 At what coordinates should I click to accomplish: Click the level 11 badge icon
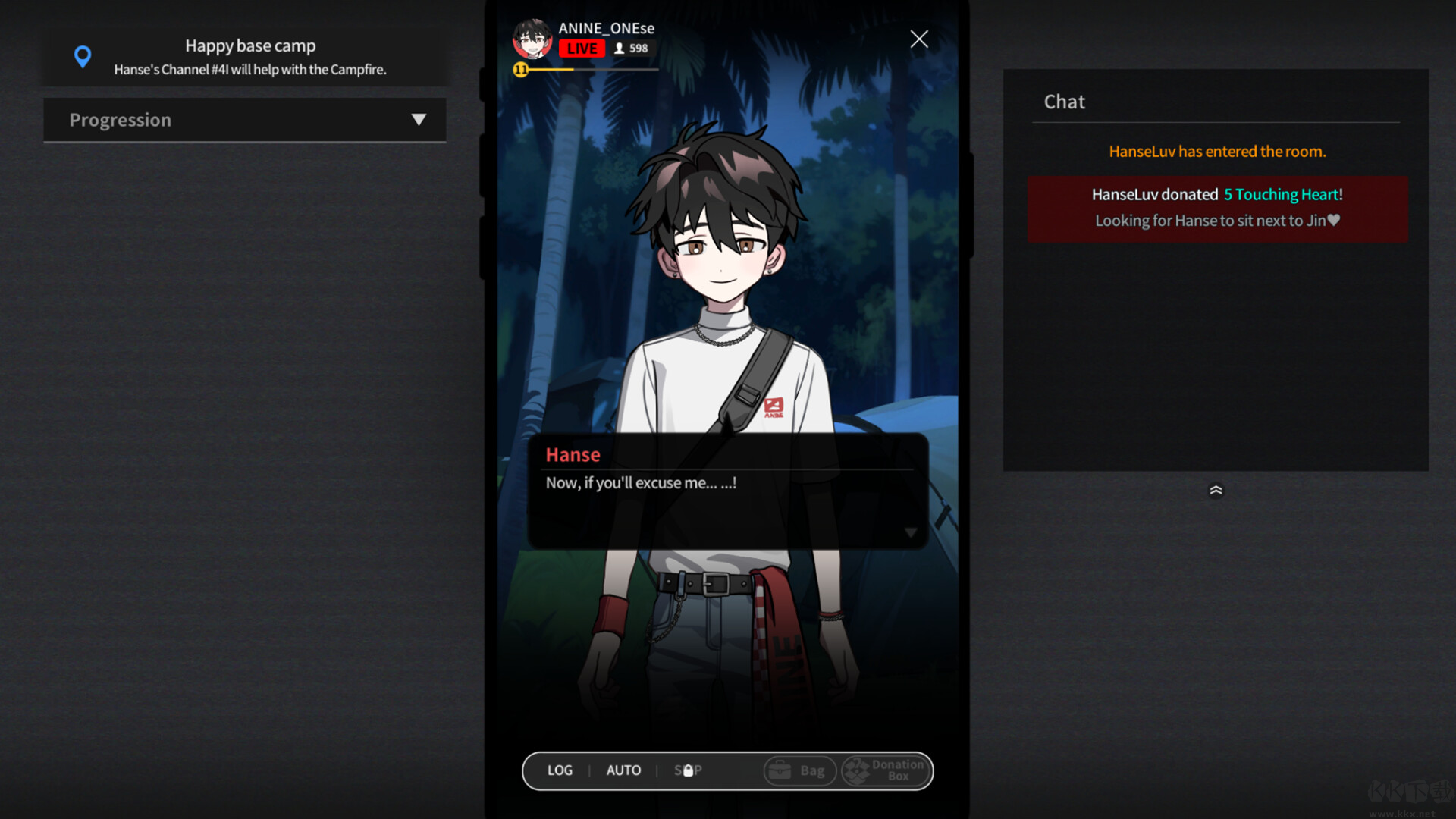[520, 68]
